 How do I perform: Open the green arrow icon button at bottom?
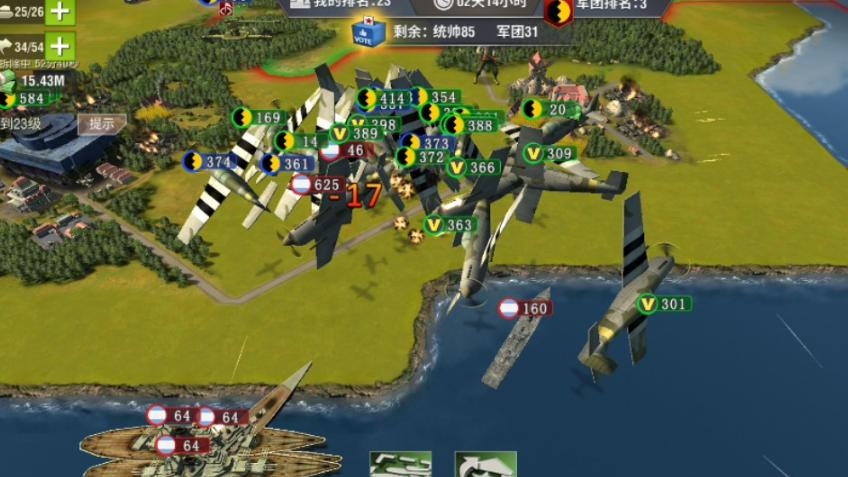(x=485, y=465)
